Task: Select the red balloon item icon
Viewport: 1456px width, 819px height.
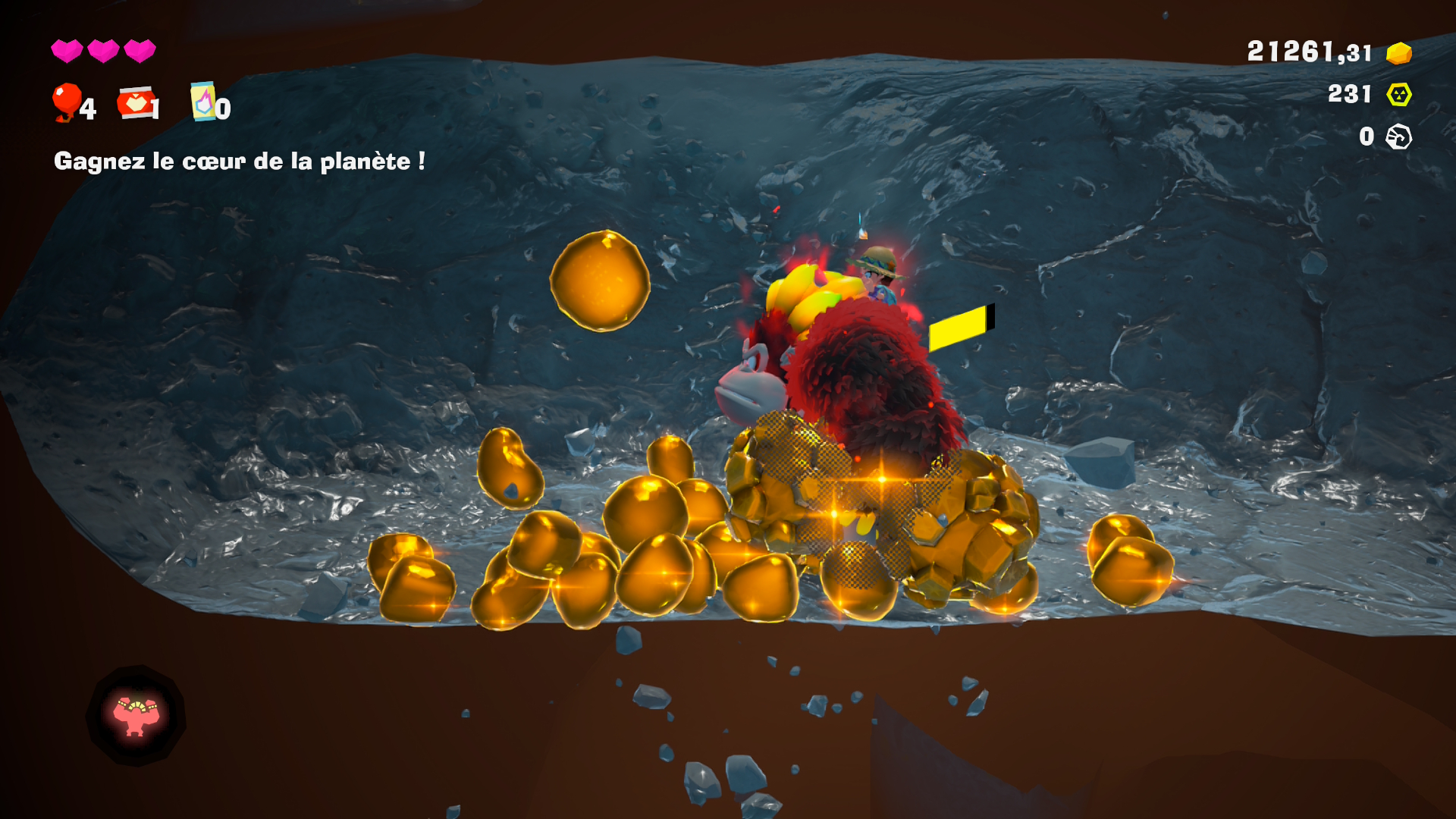Action: coord(67,102)
